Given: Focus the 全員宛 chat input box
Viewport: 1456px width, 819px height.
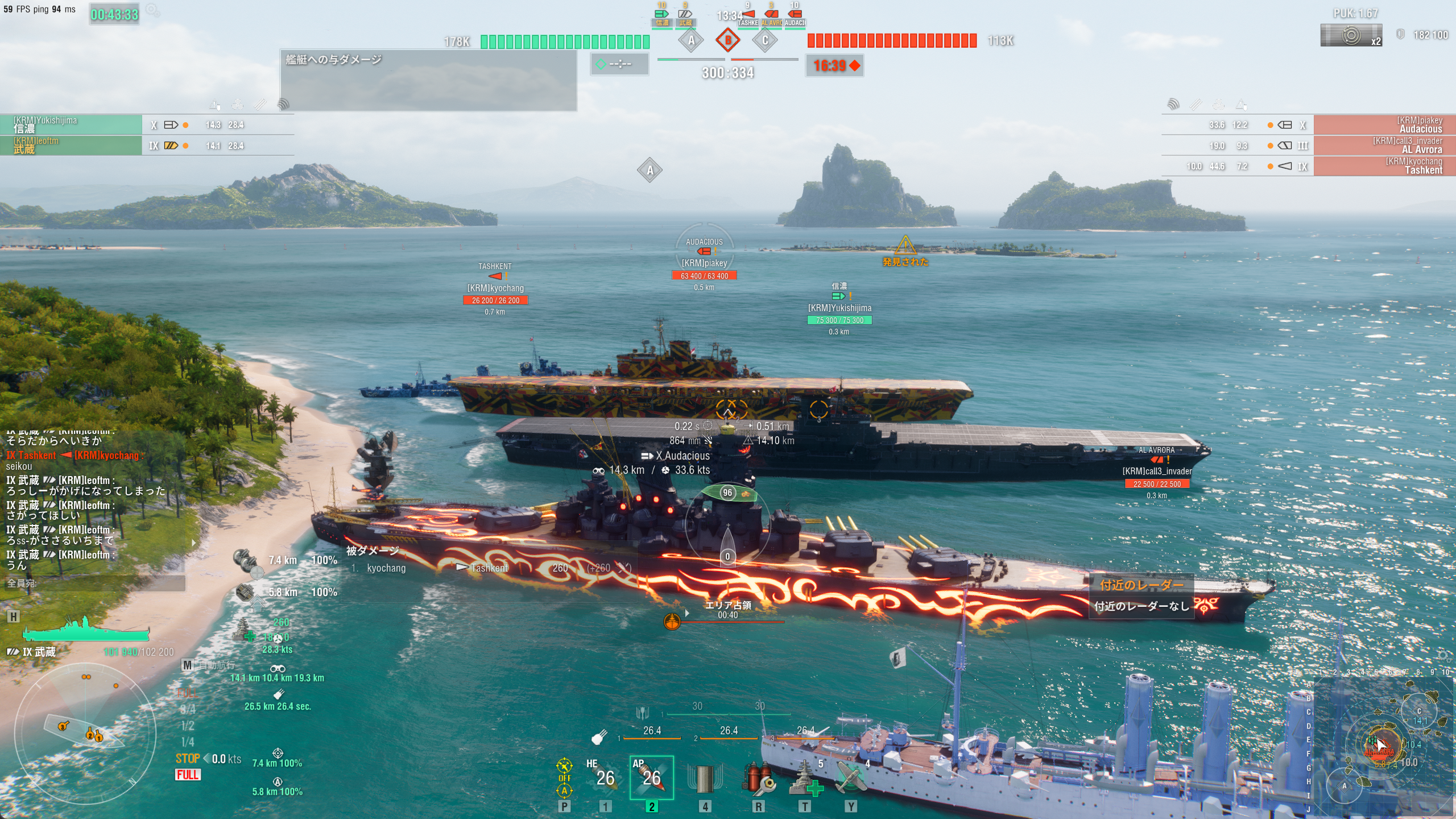Looking at the screenshot, I should 94,583.
